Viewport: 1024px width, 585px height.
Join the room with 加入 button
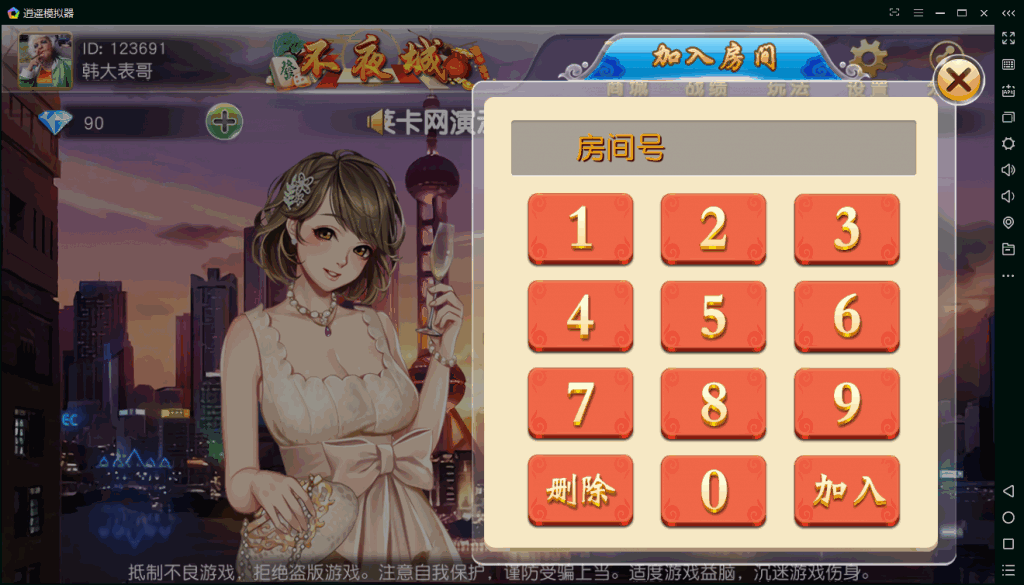point(846,490)
